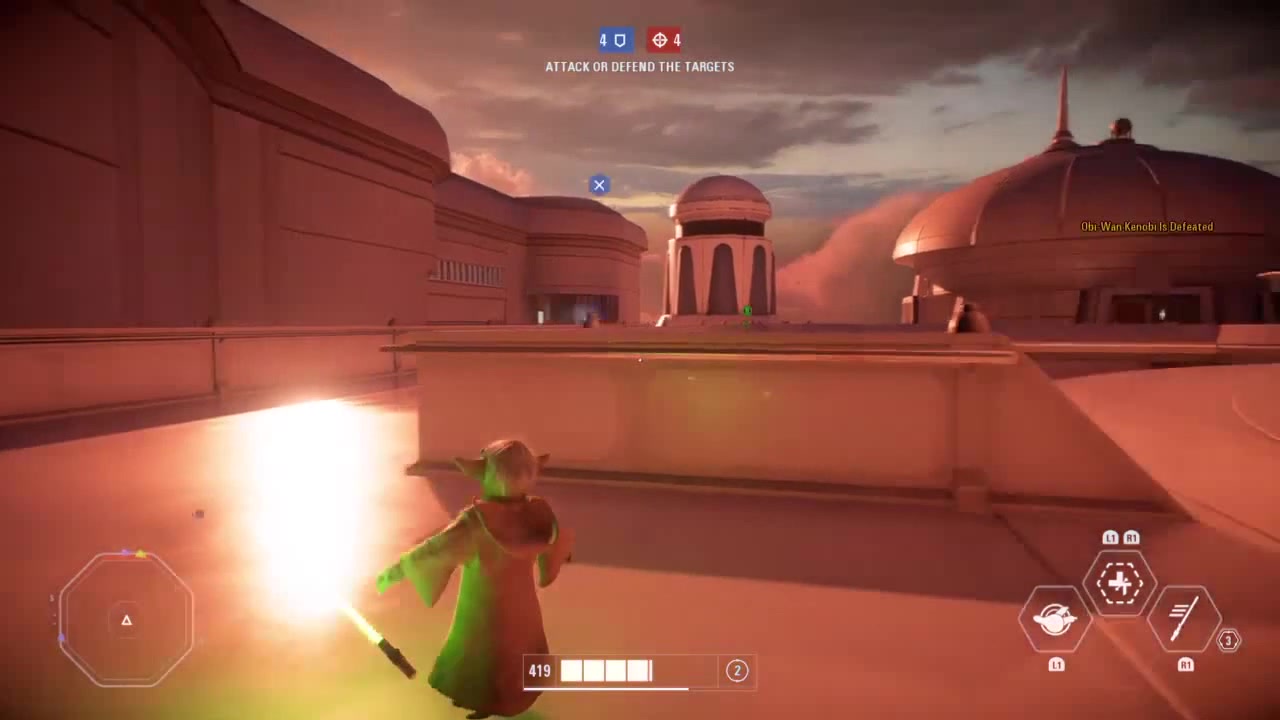Trigger the Dash Attack lightsaber ability
This screenshot has width=1280, height=720.
tap(1184, 620)
